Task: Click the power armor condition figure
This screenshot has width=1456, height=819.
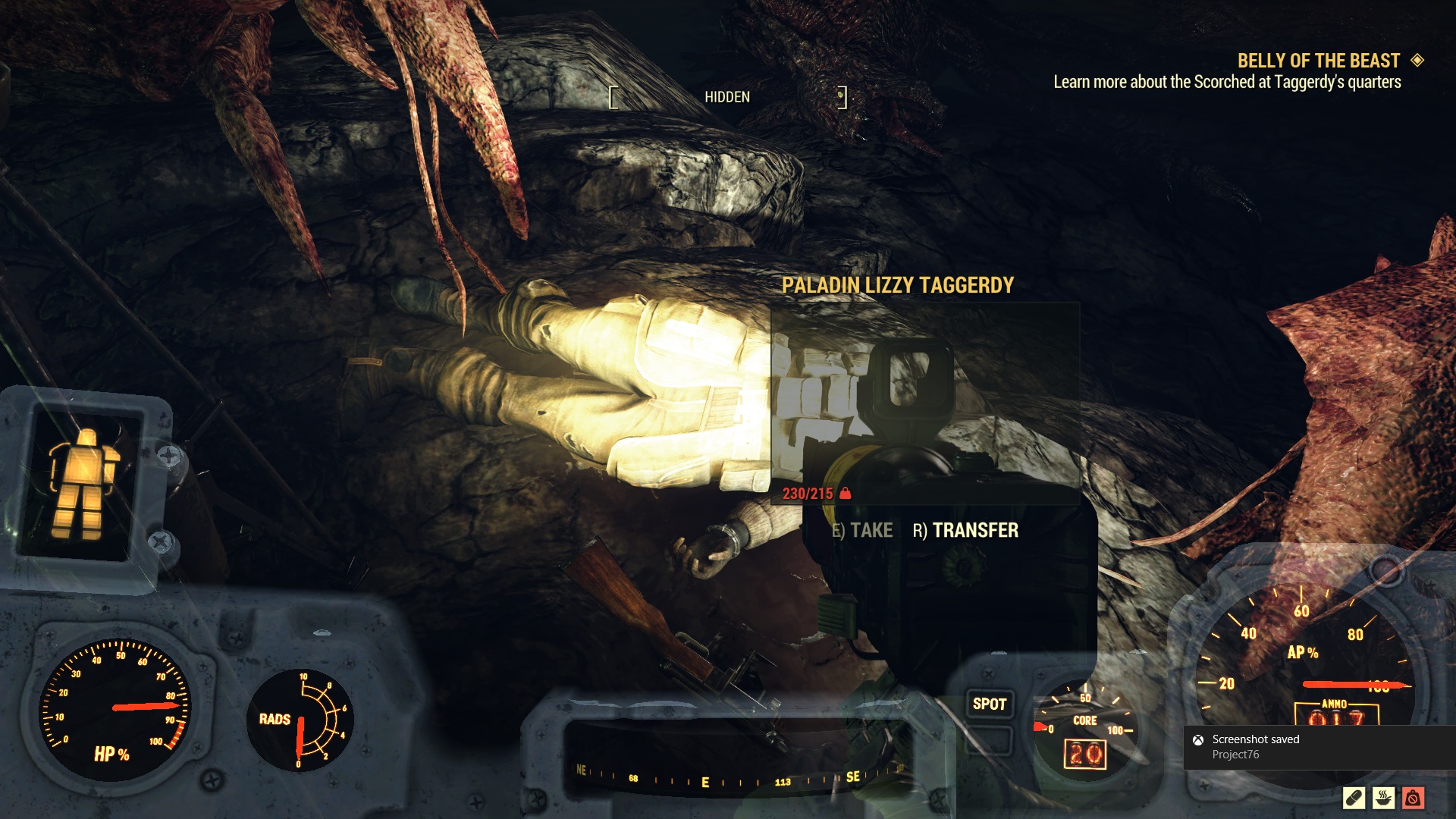Action: [x=84, y=483]
